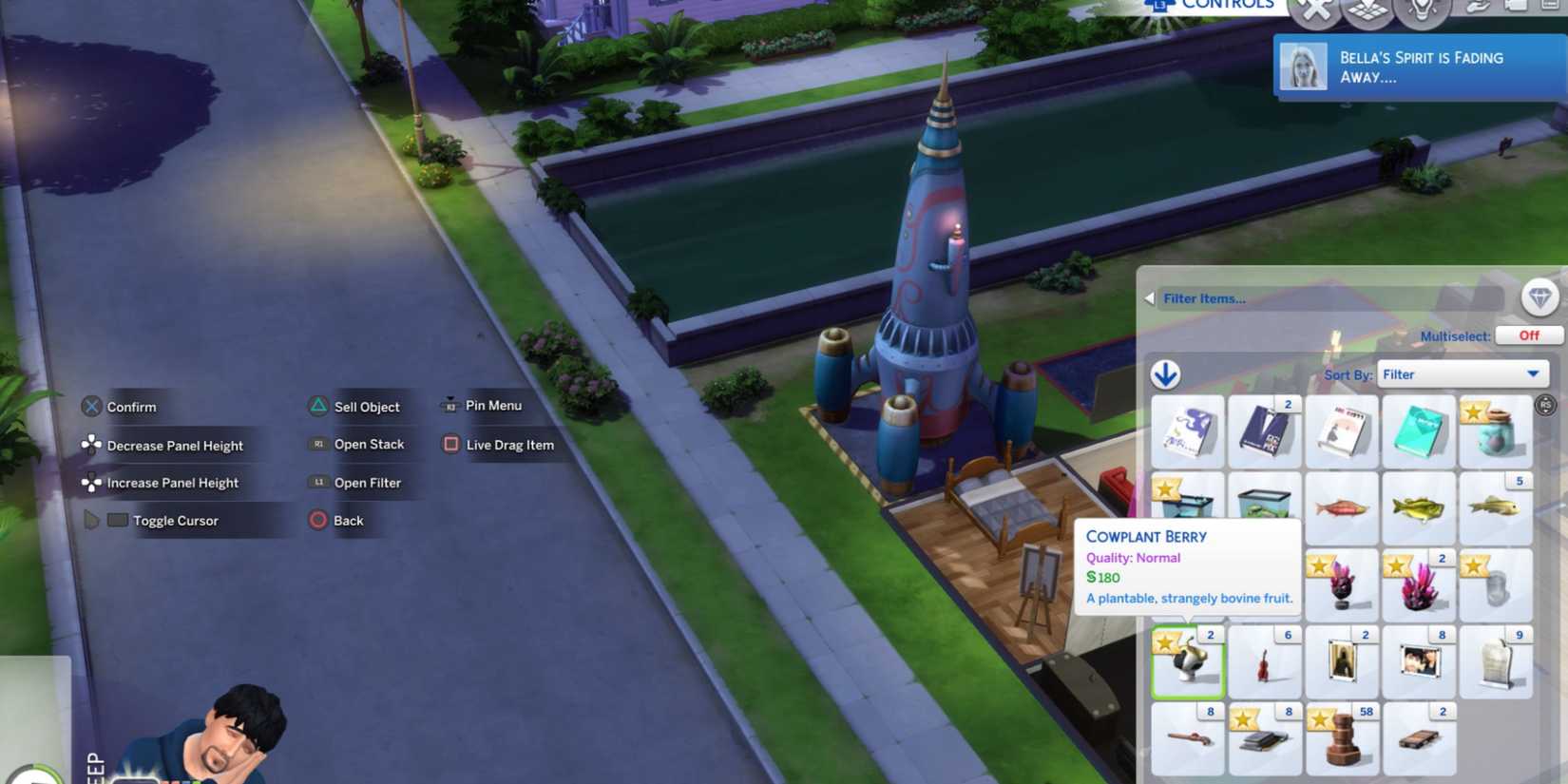The width and height of the screenshot is (1568, 784).
Task: Click the violin item in inventory
Action: pyautogui.click(x=1265, y=661)
